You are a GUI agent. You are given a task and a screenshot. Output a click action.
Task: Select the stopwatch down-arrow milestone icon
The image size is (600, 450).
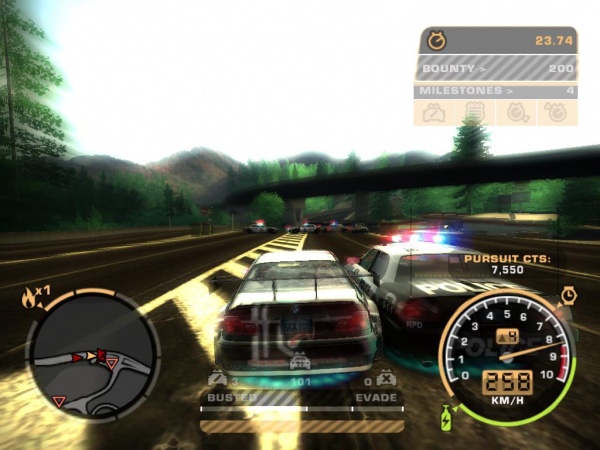point(516,113)
